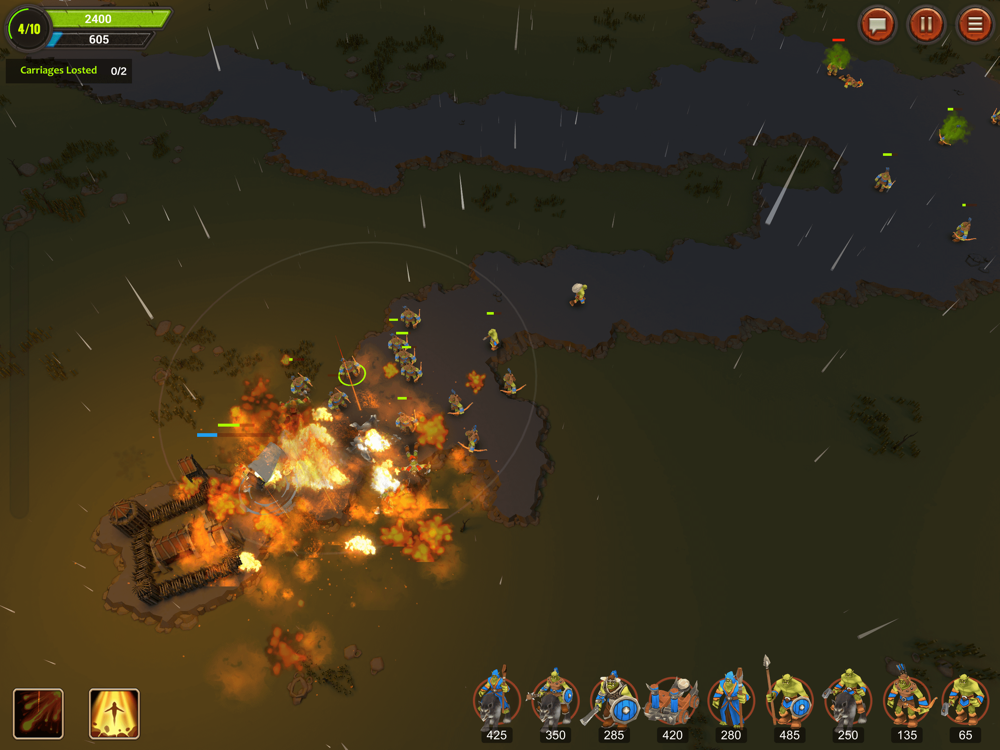Screen dimensions: 1000x750
Task: Spawn the basic orc grunt costing 65
Action: (965, 701)
